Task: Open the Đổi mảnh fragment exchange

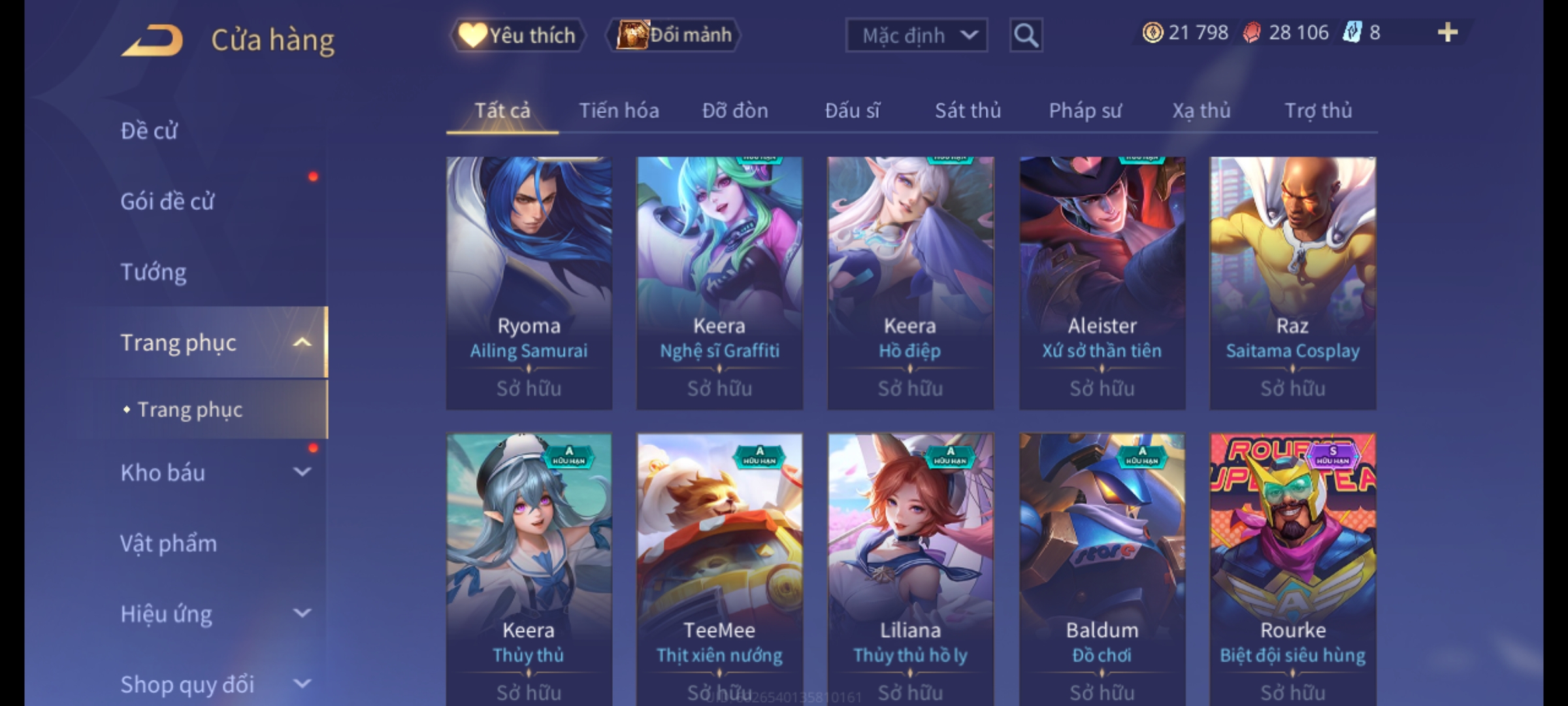Action: [674, 35]
